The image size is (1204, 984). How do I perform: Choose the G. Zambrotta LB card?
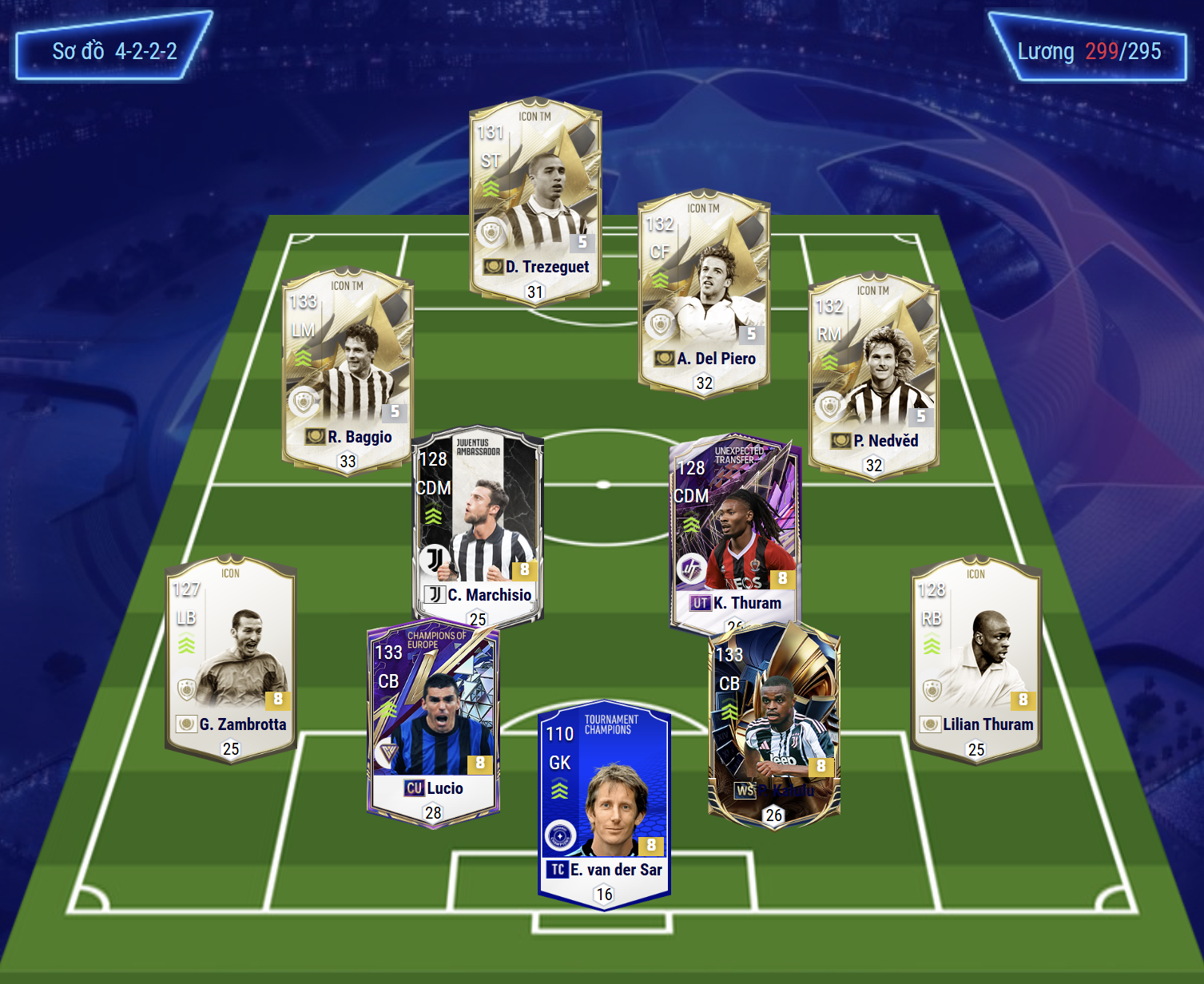(231, 659)
